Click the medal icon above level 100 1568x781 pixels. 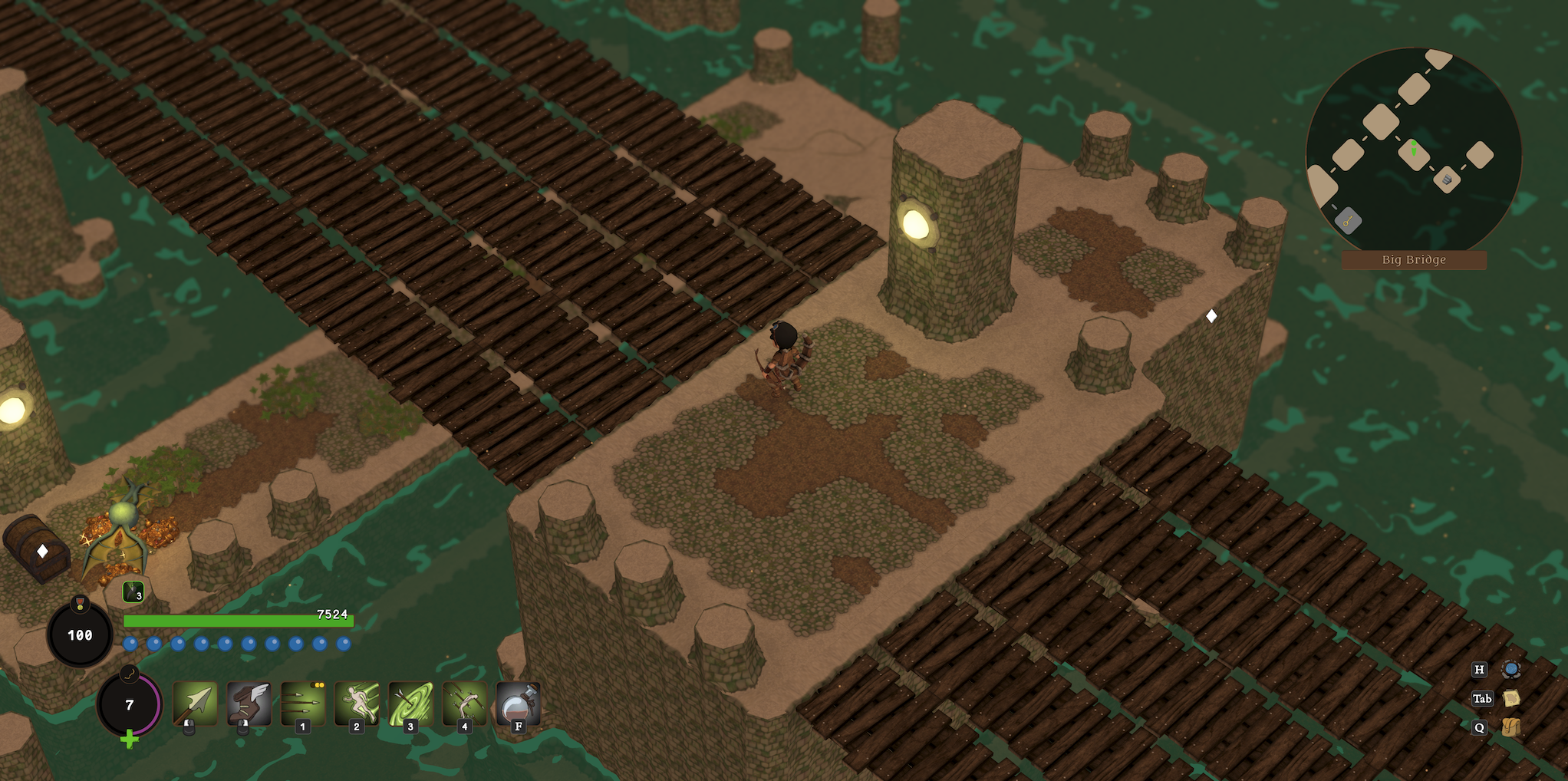[80, 604]
